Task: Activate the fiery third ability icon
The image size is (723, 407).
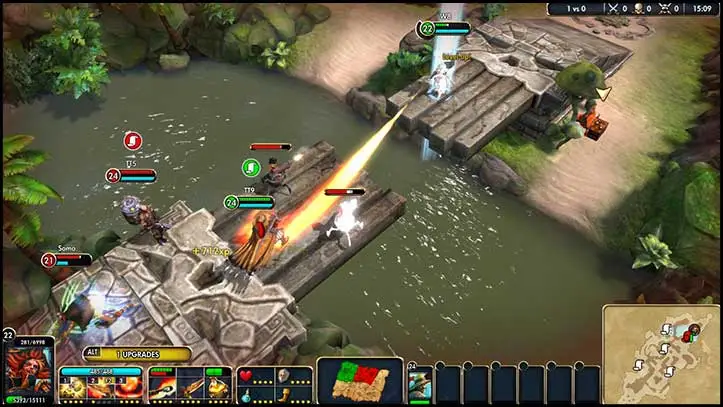Action: [x=127, y=387]
